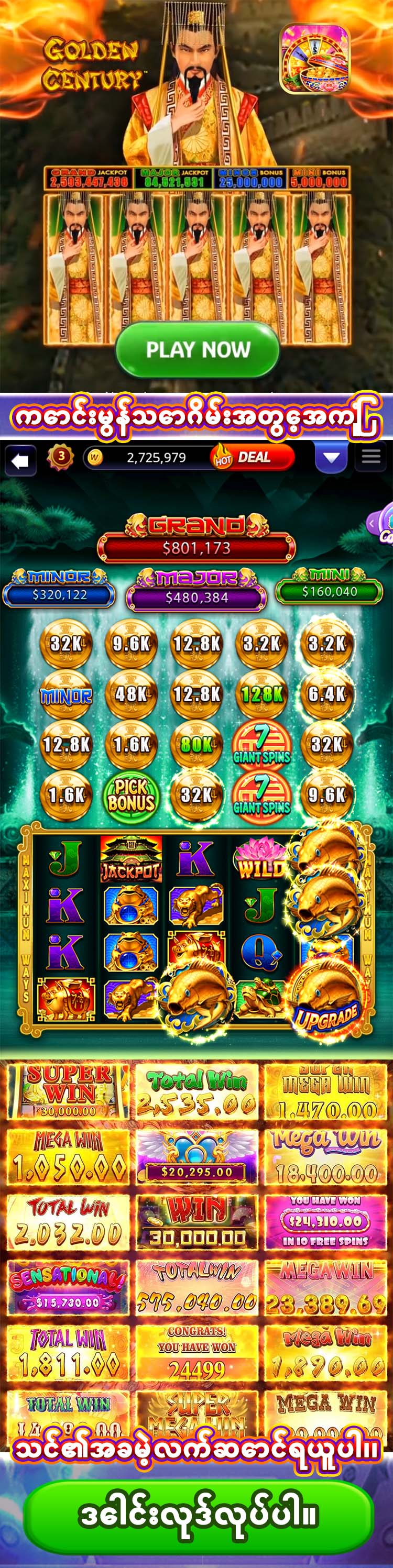The width and height of the screenshot is (393, 1568).
Task: Open the prize wheel app icon
Action: (314, 59)
